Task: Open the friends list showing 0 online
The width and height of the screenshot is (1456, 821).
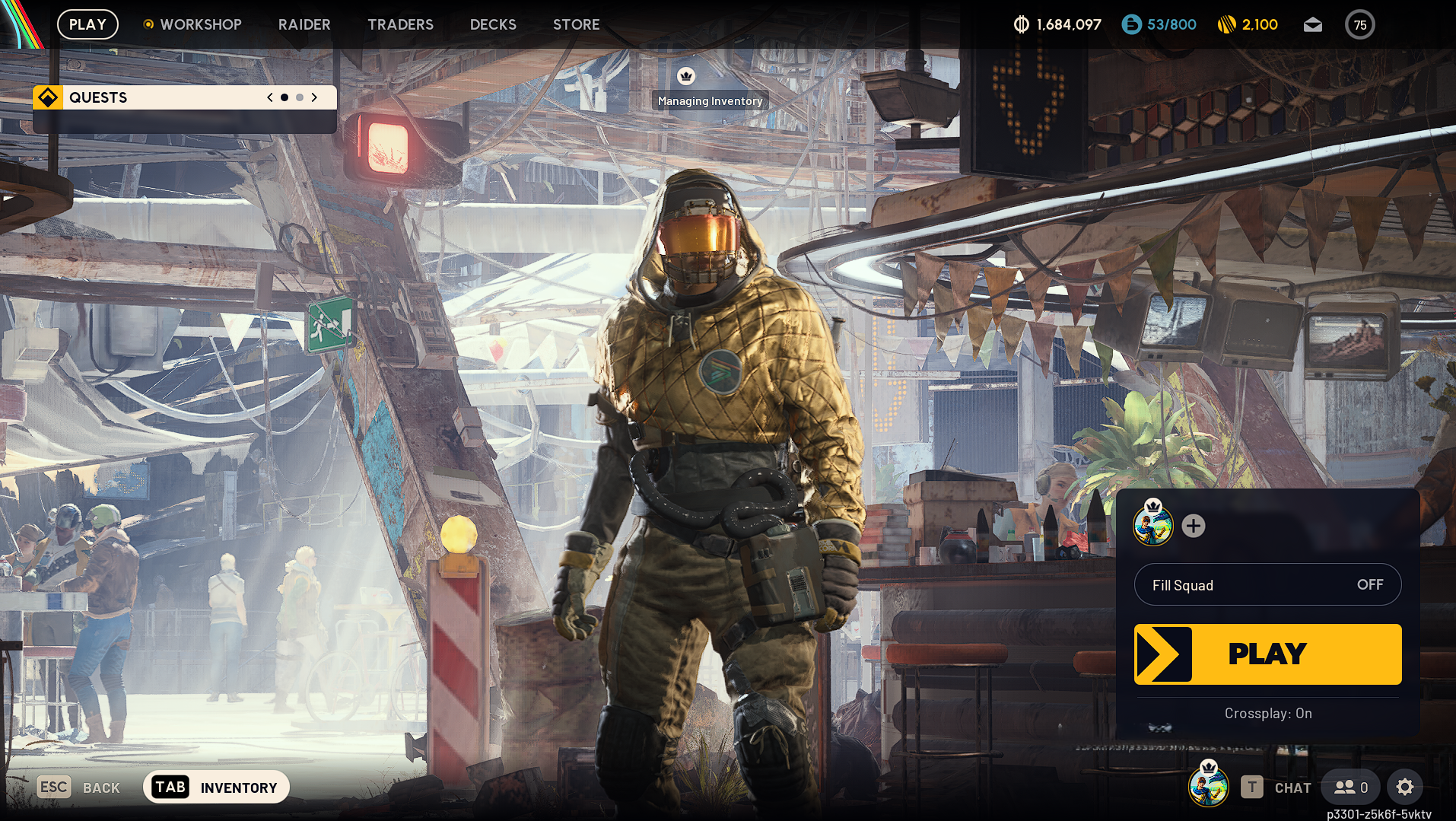Action: coord(1351,788)
